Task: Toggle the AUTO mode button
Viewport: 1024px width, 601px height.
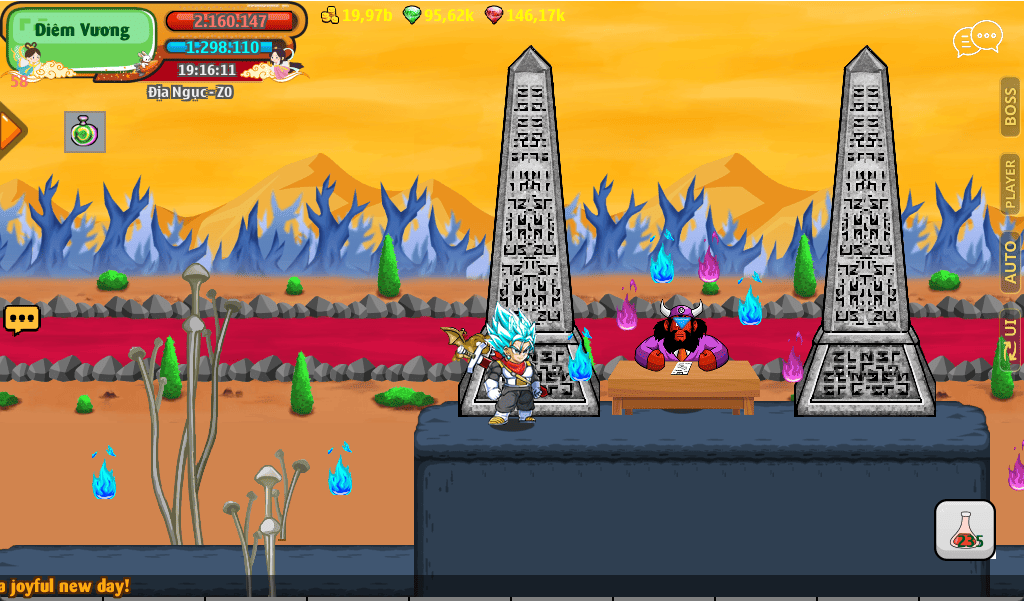Action: coord(1010,262)
